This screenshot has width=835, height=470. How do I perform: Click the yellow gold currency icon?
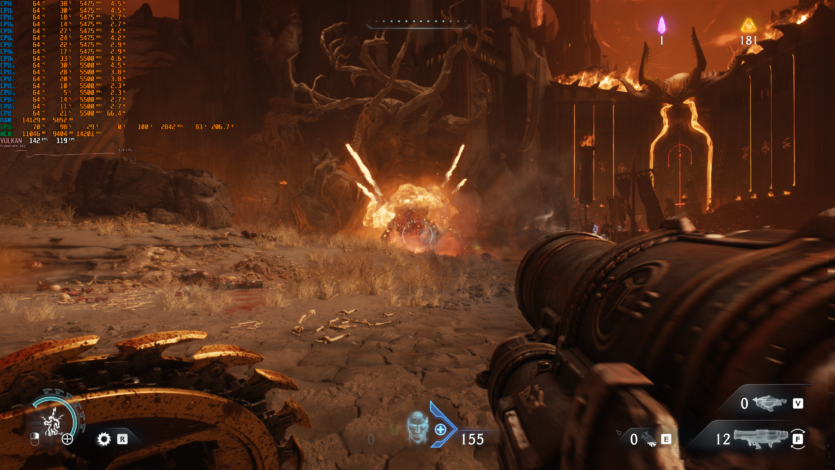[x=747, y=24]
